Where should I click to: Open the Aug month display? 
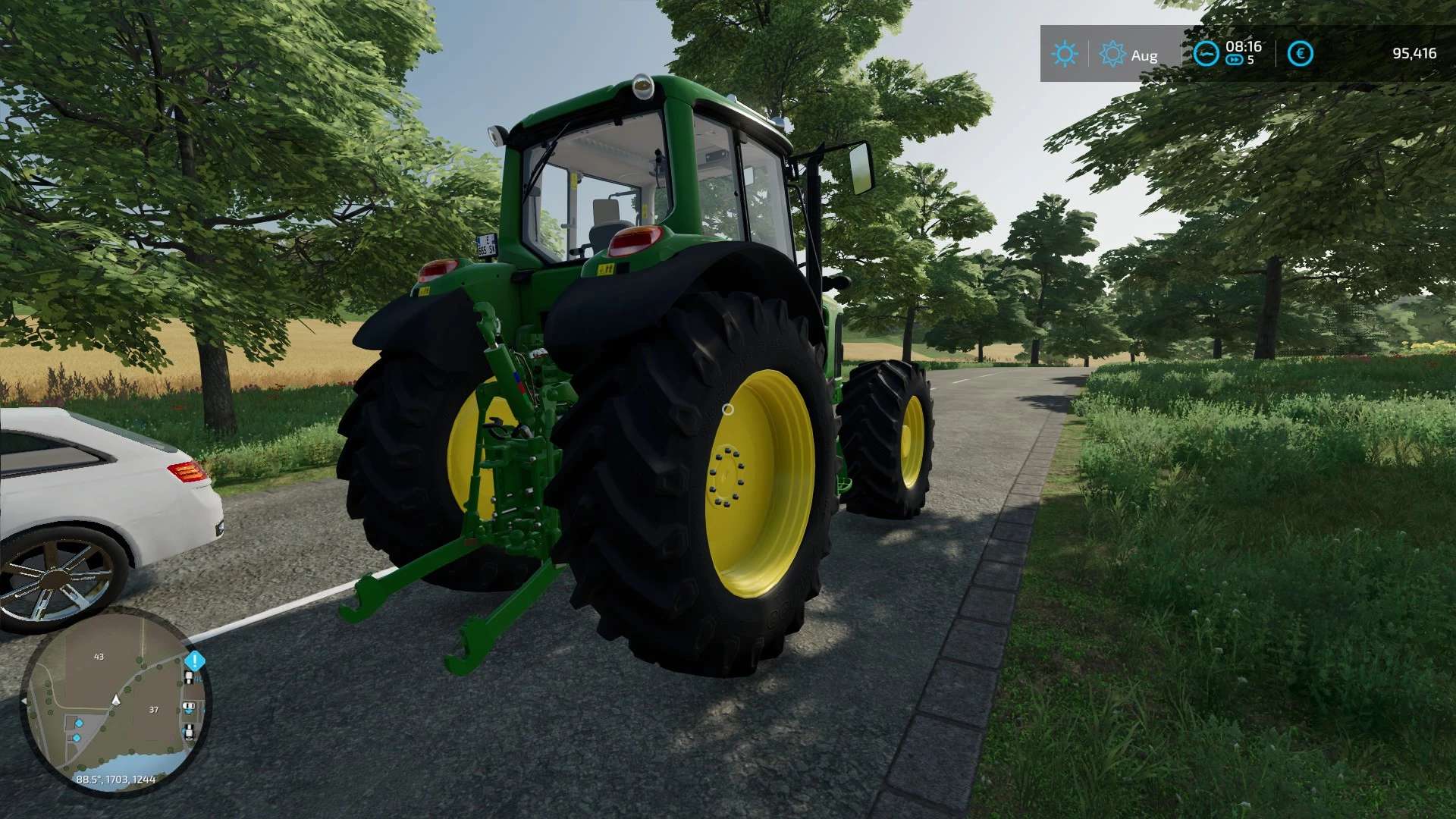(x=1144, y=55)
